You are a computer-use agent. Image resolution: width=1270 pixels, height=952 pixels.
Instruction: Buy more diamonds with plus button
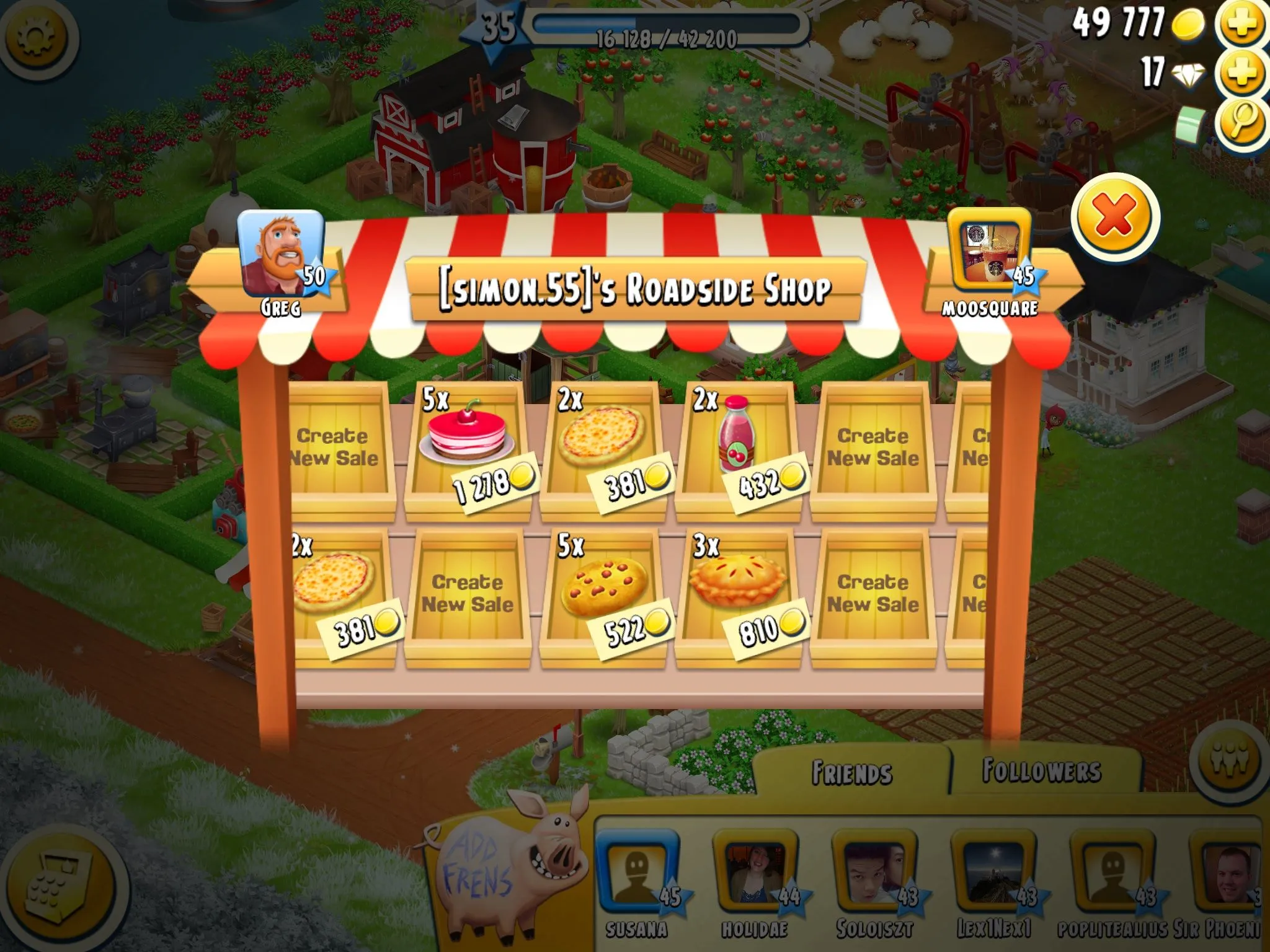click(1241, 73)
